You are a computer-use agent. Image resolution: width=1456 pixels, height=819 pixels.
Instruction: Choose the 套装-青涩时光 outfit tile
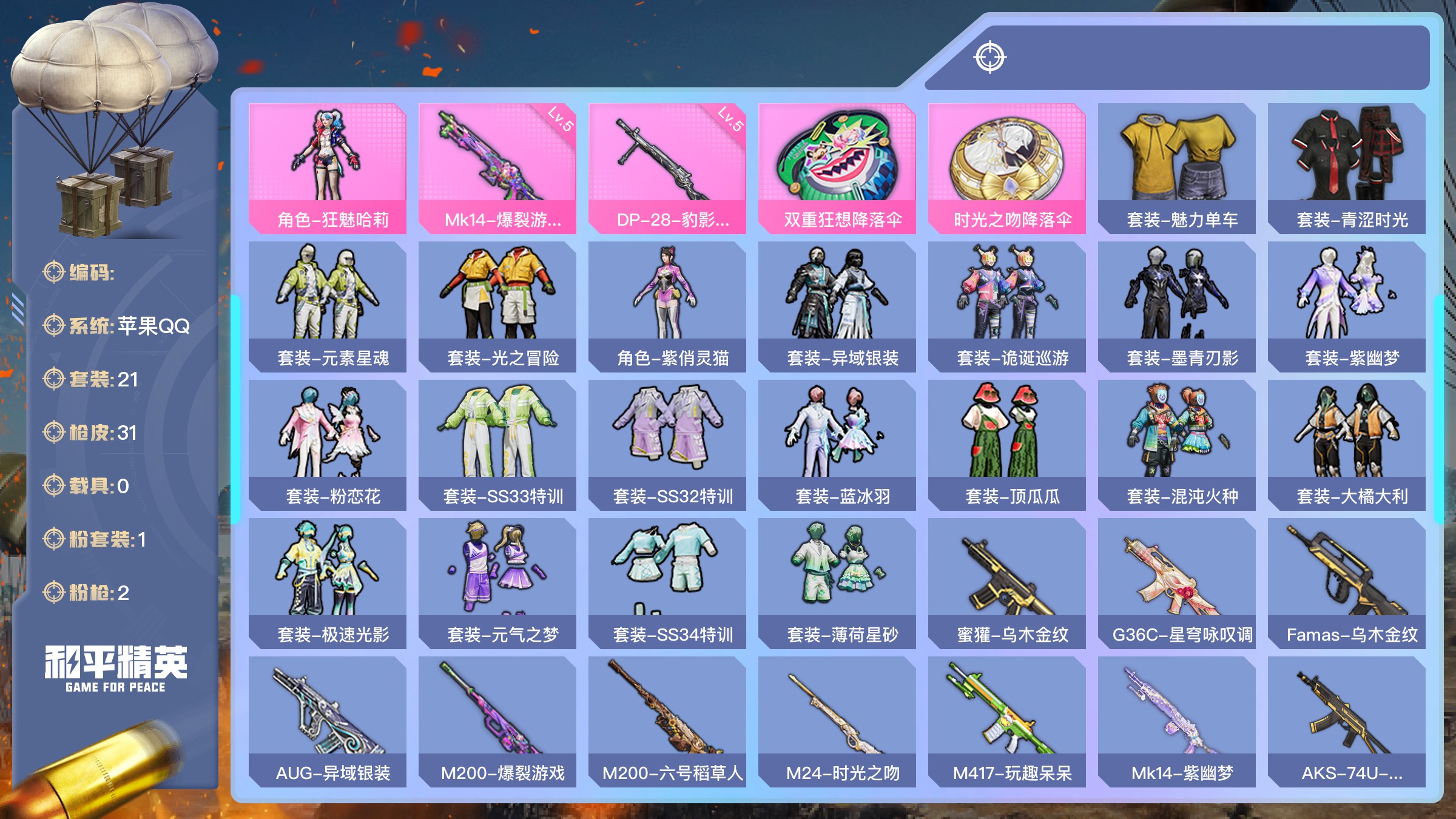point(1347,168)
